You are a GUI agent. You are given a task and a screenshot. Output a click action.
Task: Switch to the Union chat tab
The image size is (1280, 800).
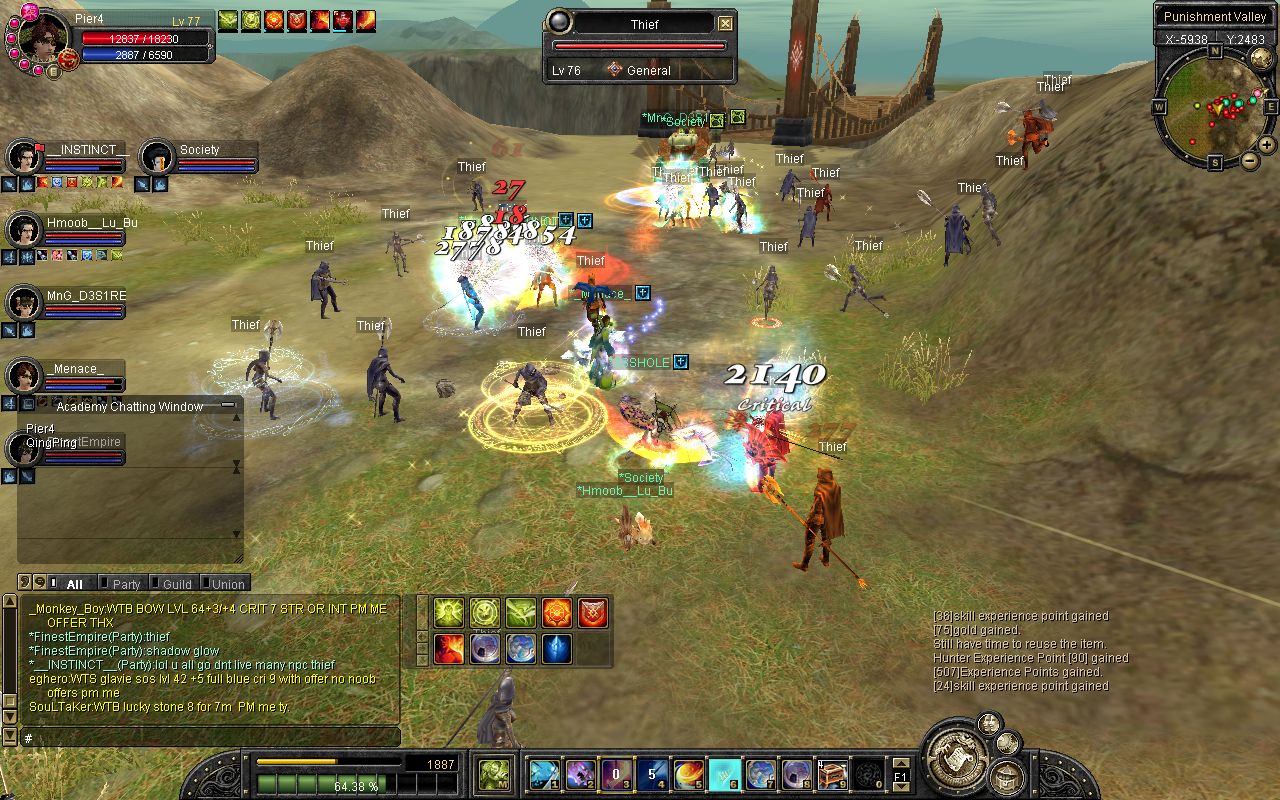tap(226, 584)
